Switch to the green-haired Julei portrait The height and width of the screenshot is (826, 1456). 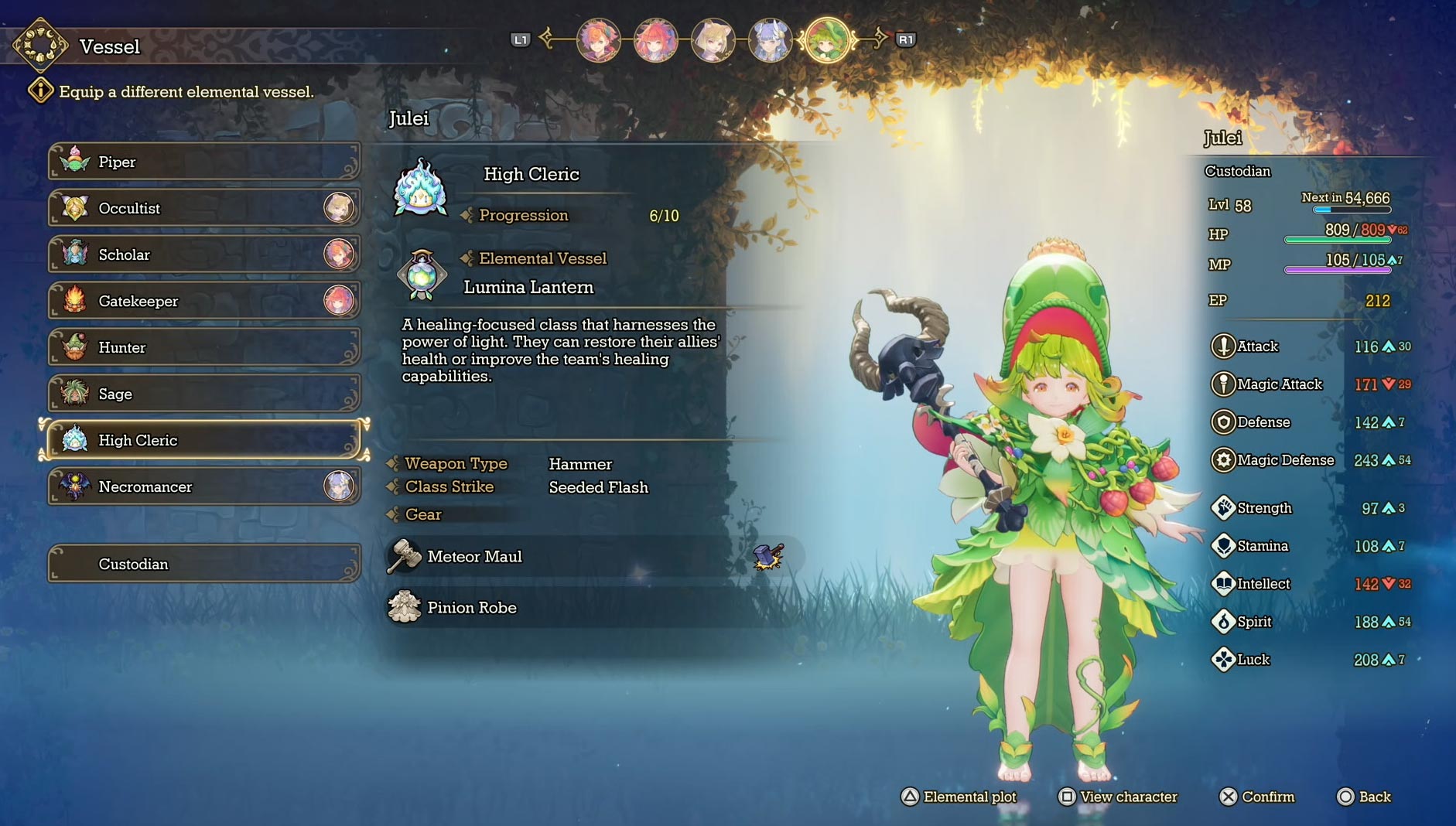click(x=827, y=40)
